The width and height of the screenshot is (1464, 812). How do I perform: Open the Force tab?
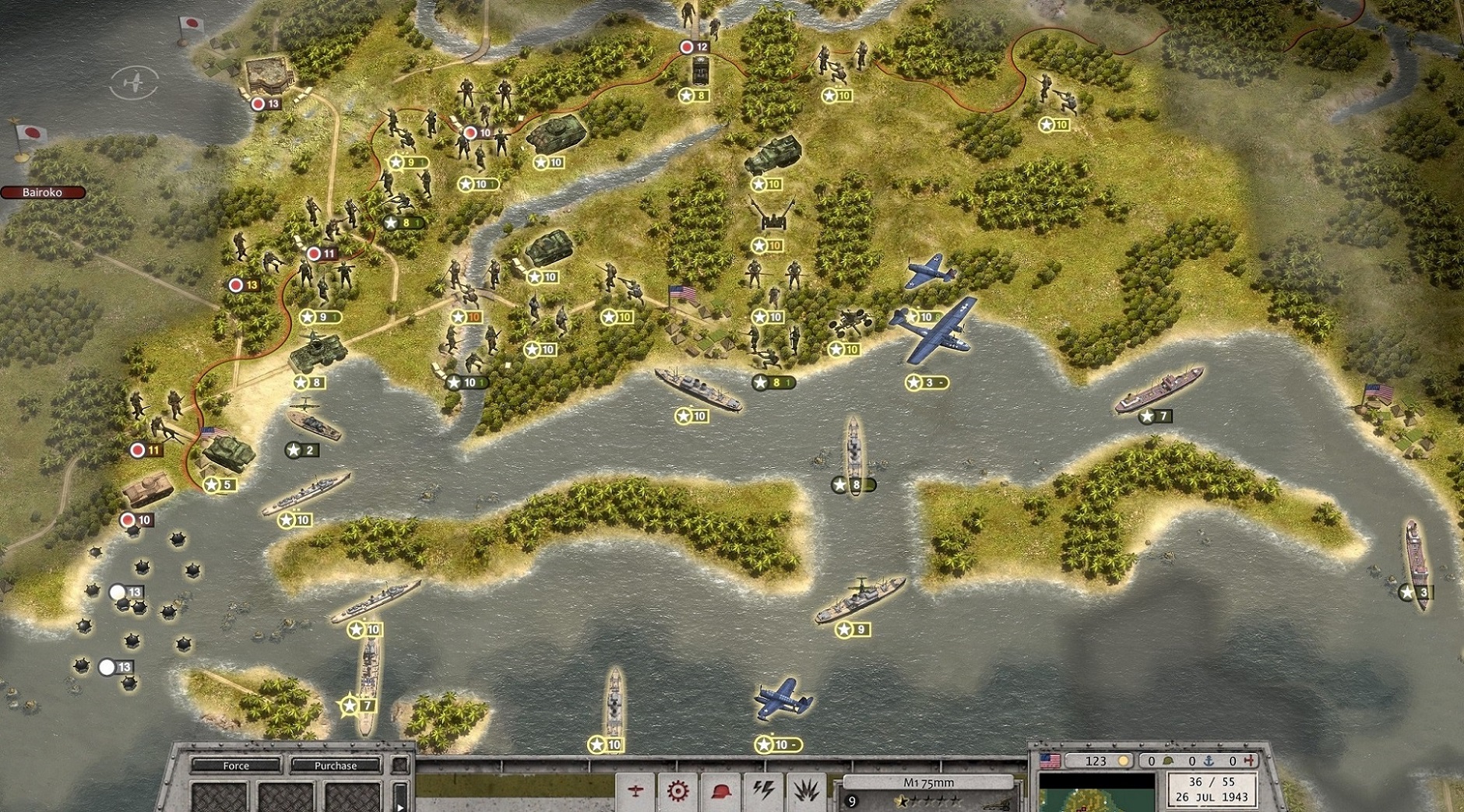pos(235,766)
